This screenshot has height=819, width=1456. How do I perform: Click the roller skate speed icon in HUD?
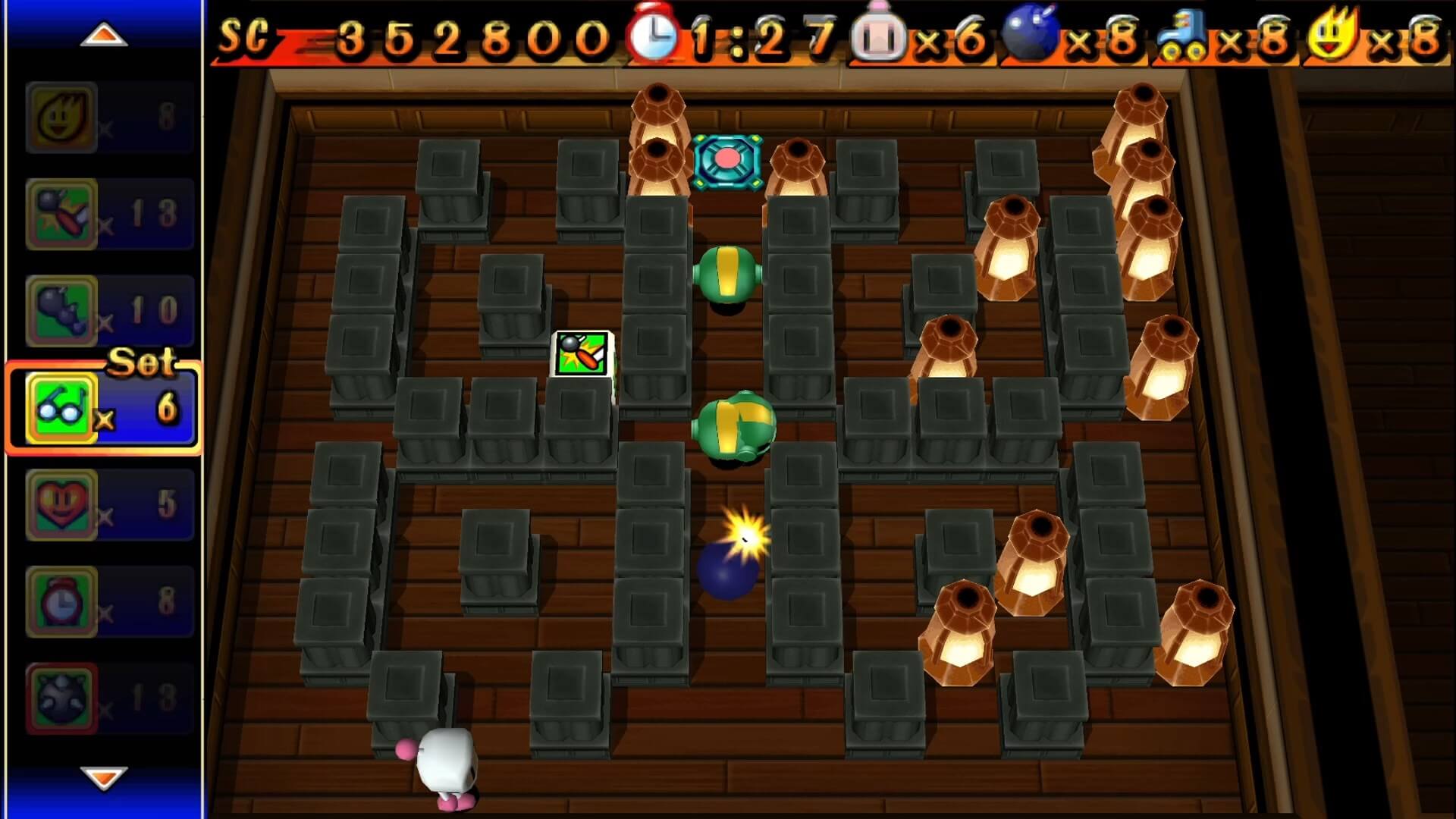click(x=1185, y=32)
